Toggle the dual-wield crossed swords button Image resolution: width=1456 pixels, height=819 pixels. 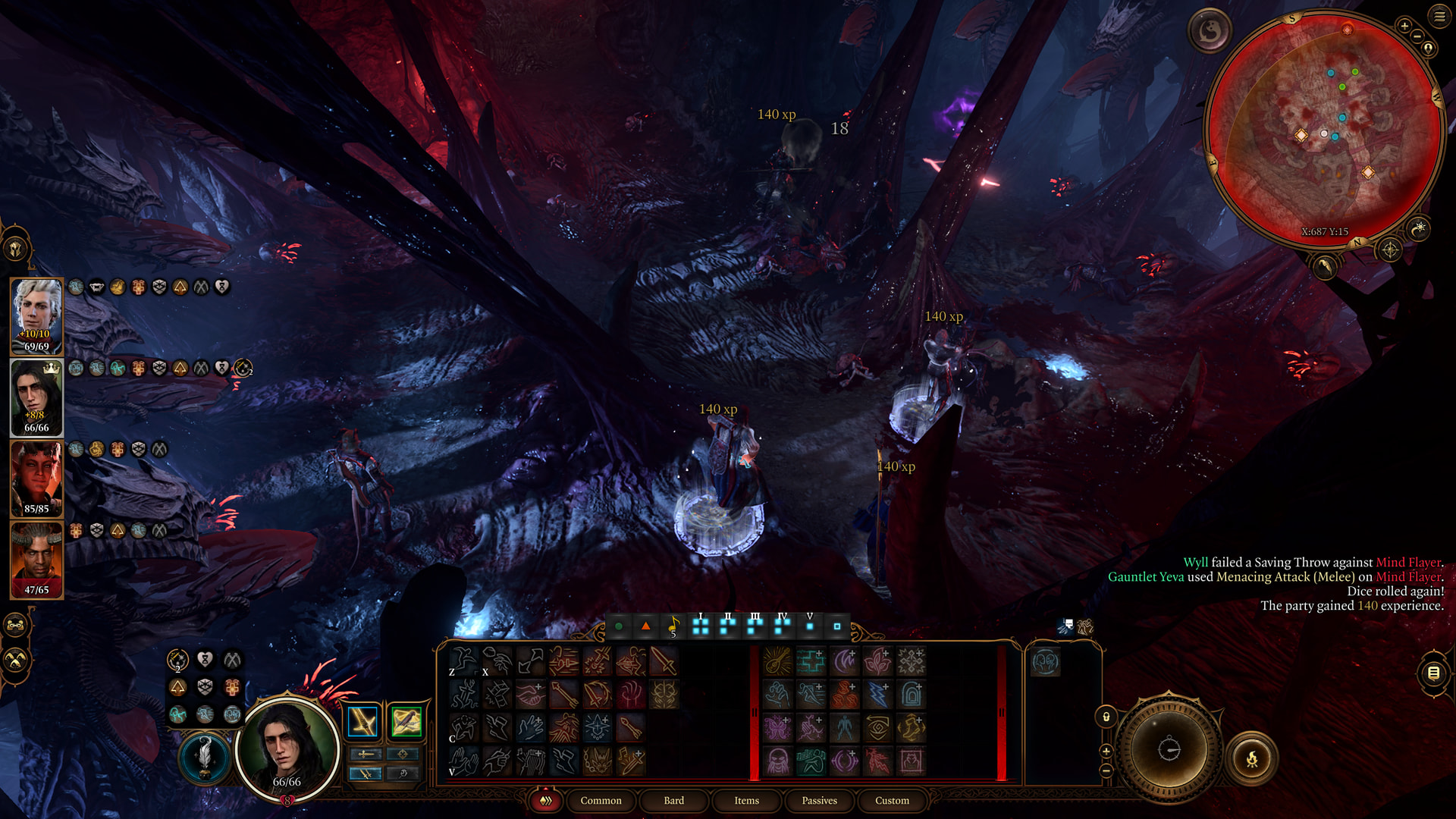(x=366, y=773)
